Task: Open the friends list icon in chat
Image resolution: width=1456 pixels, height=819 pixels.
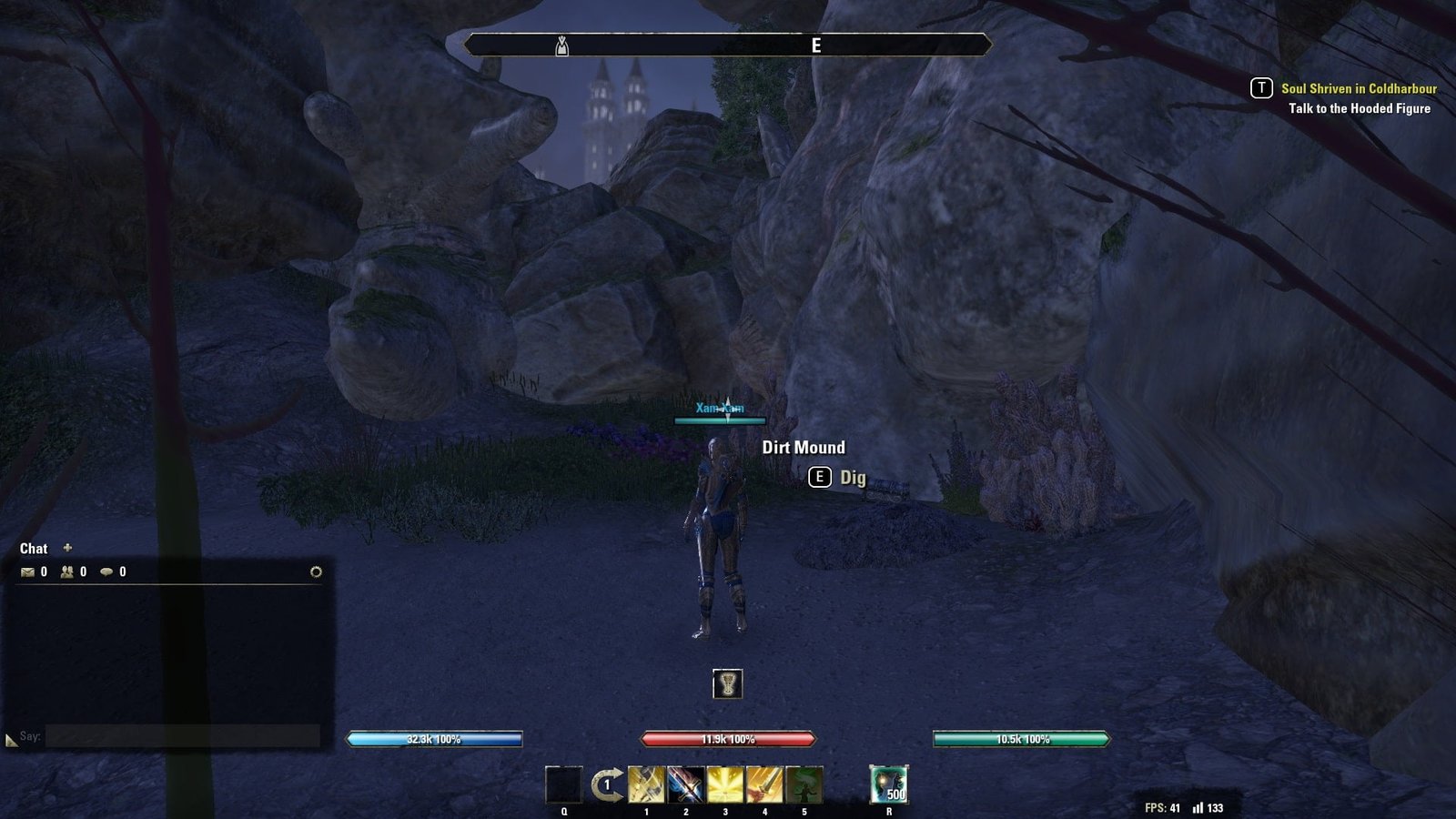Action: click(x=67, y=572)
